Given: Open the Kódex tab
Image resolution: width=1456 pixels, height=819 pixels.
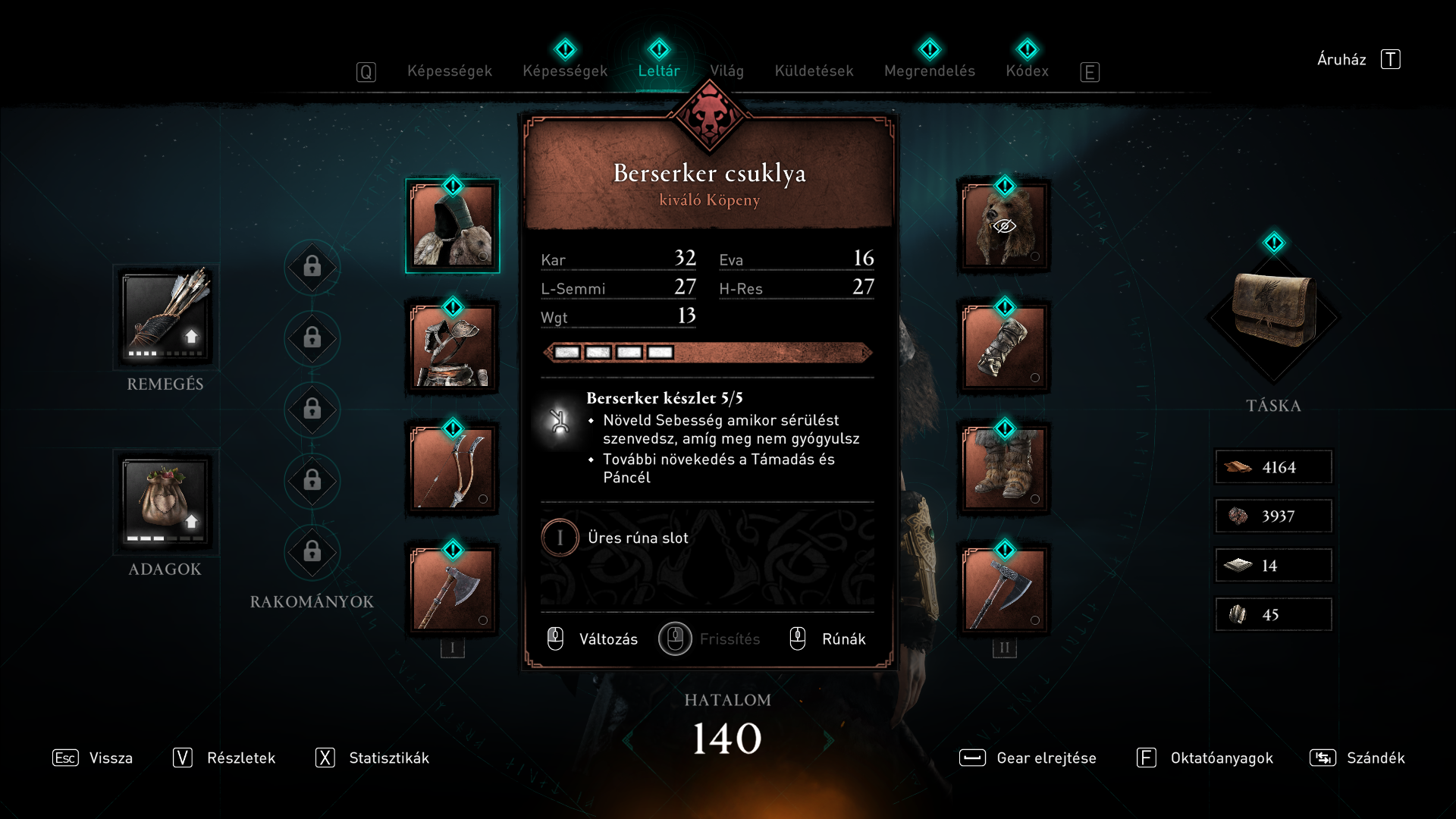Looking at the screenshot, I should pyautogui.click(x=1027, y=71).
